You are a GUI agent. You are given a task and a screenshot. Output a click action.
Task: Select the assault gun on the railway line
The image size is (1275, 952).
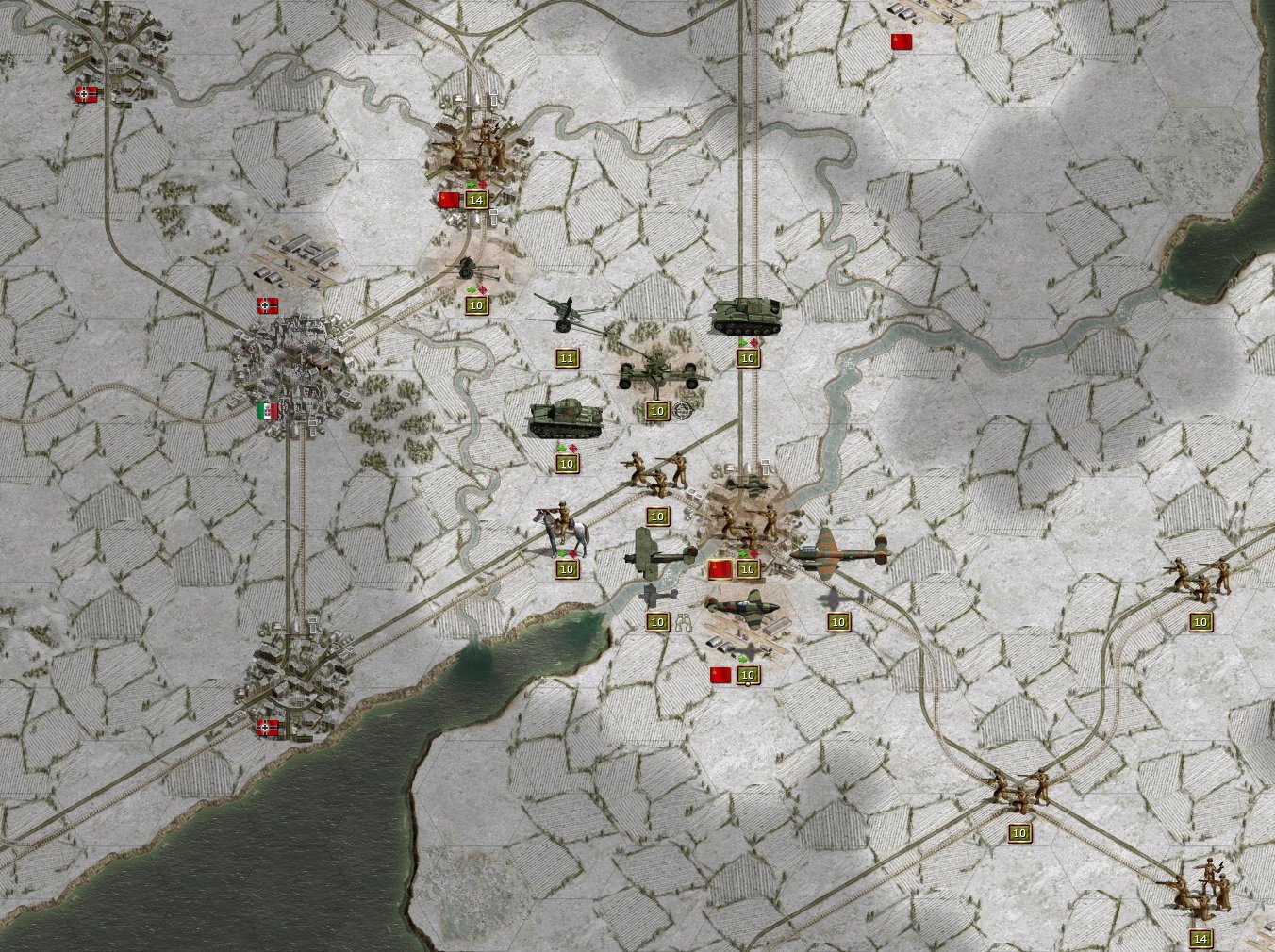point(747,317)
